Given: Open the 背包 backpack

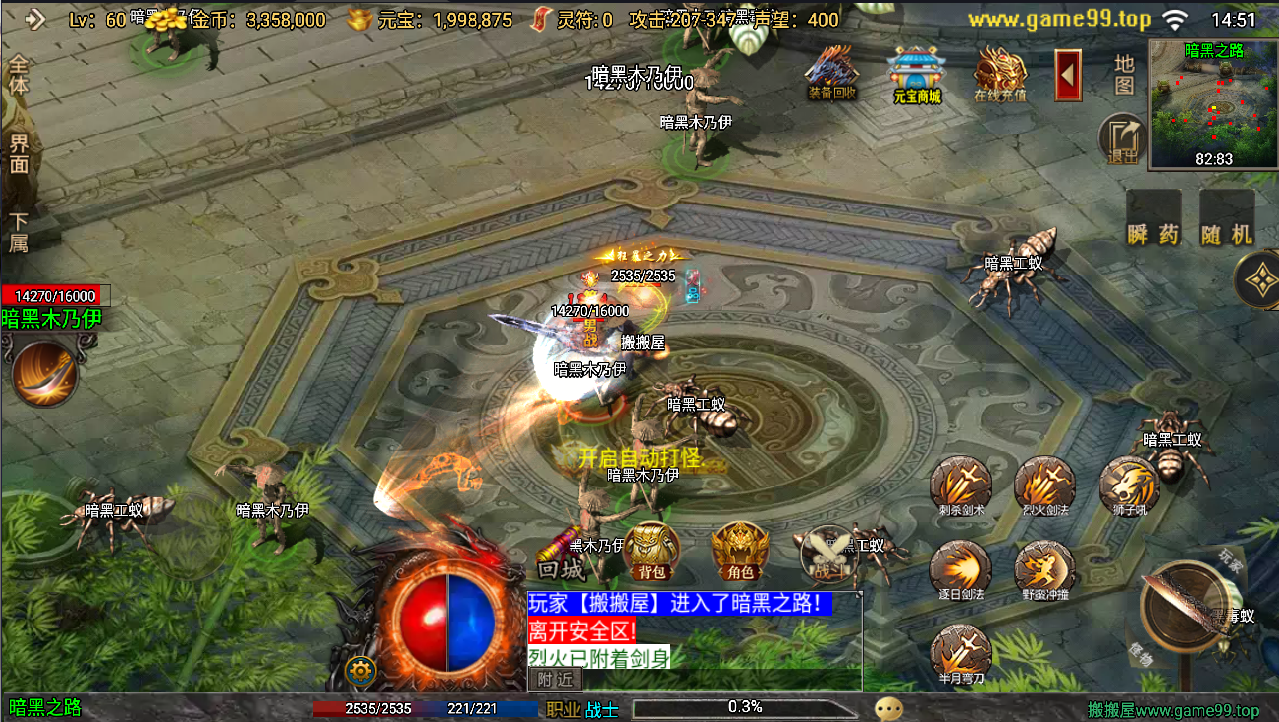Looking at the screenshot, I should pos(651,551).
